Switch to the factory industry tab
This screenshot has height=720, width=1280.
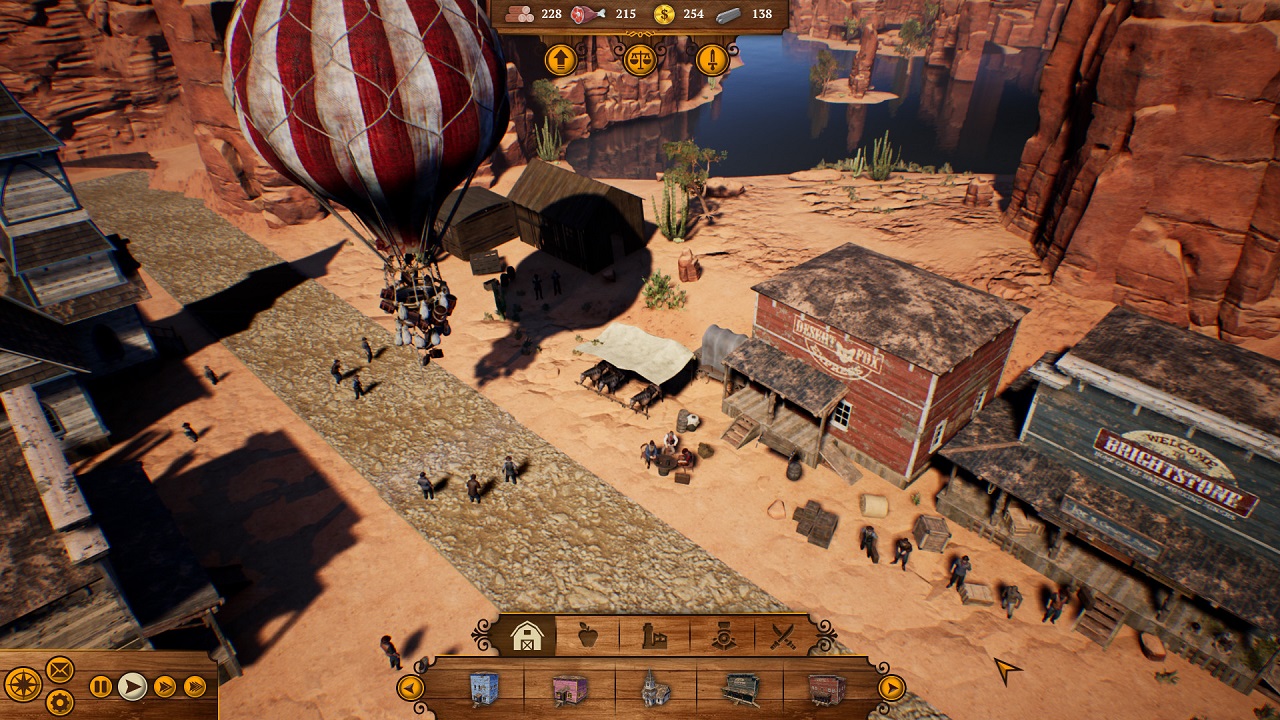(x=653, y=636)
